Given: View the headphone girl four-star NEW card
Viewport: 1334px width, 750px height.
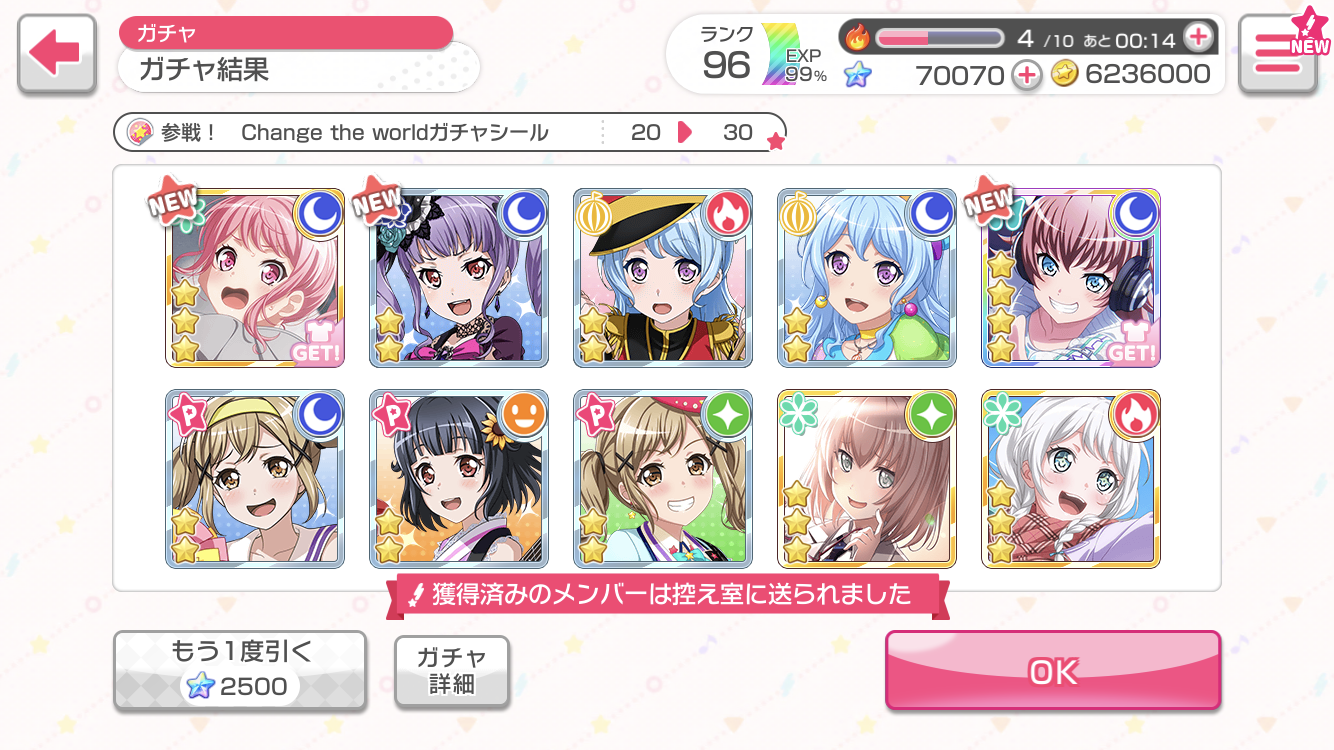Looking at the screenshot, I should point(1071,278).
